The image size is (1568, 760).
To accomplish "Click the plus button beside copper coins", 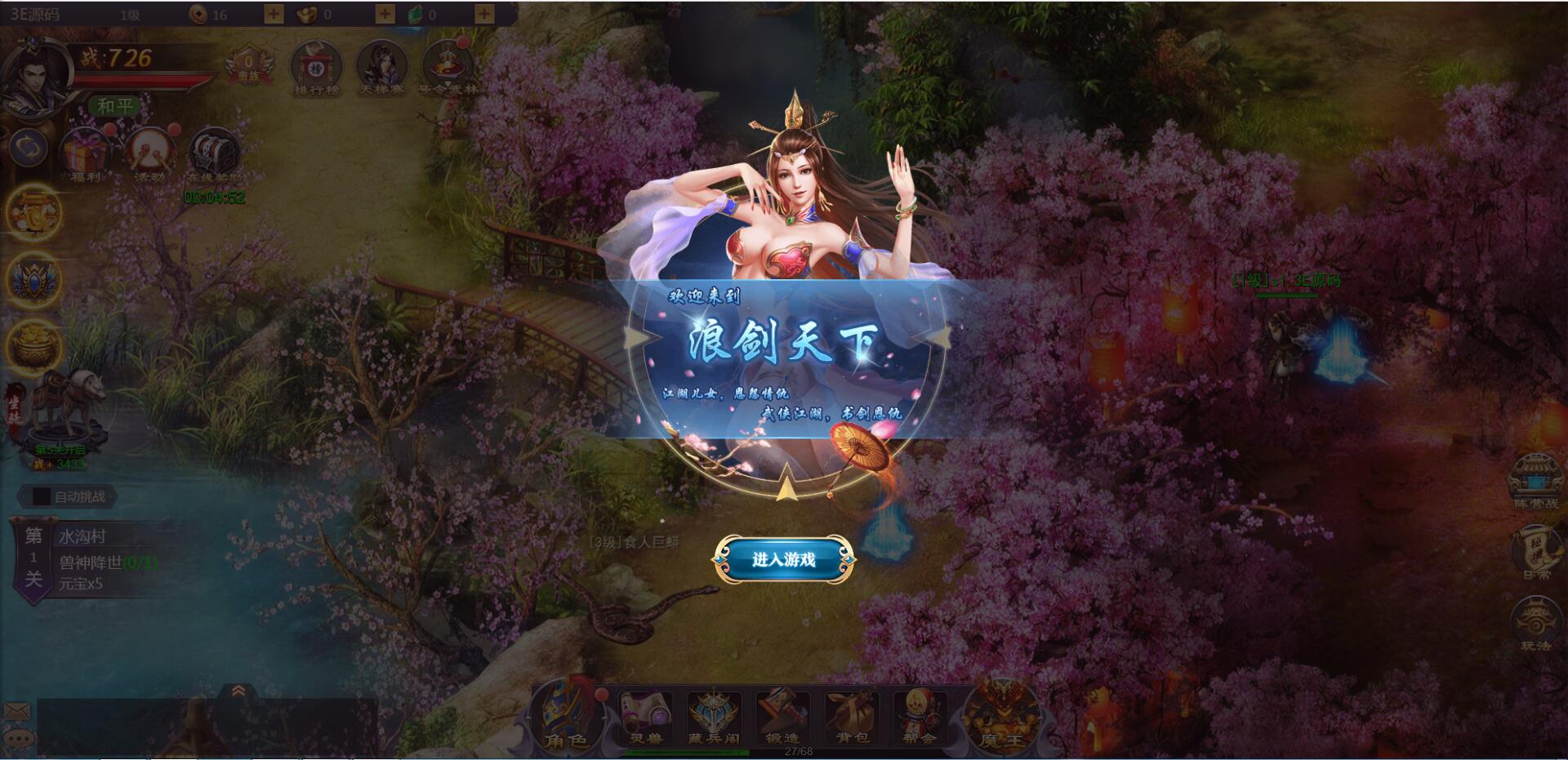I will 275,13.
